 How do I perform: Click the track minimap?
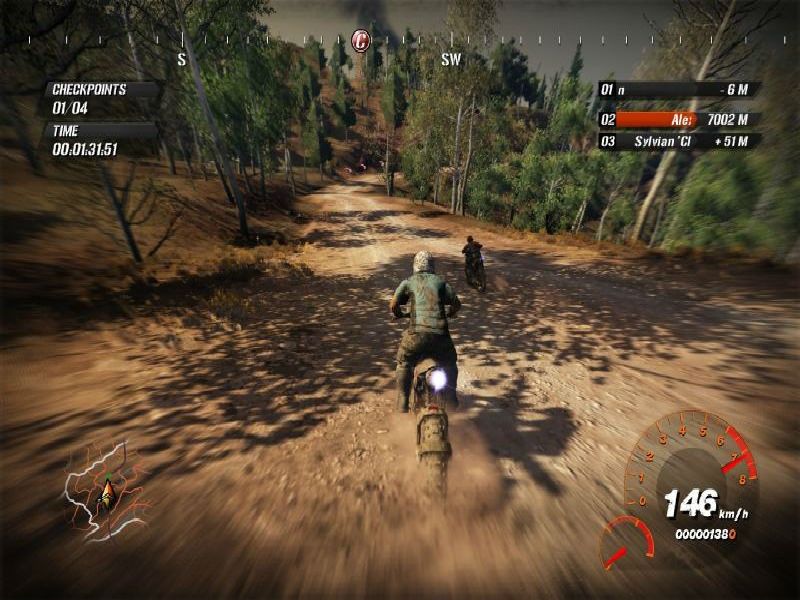click(x=106, y=489)
